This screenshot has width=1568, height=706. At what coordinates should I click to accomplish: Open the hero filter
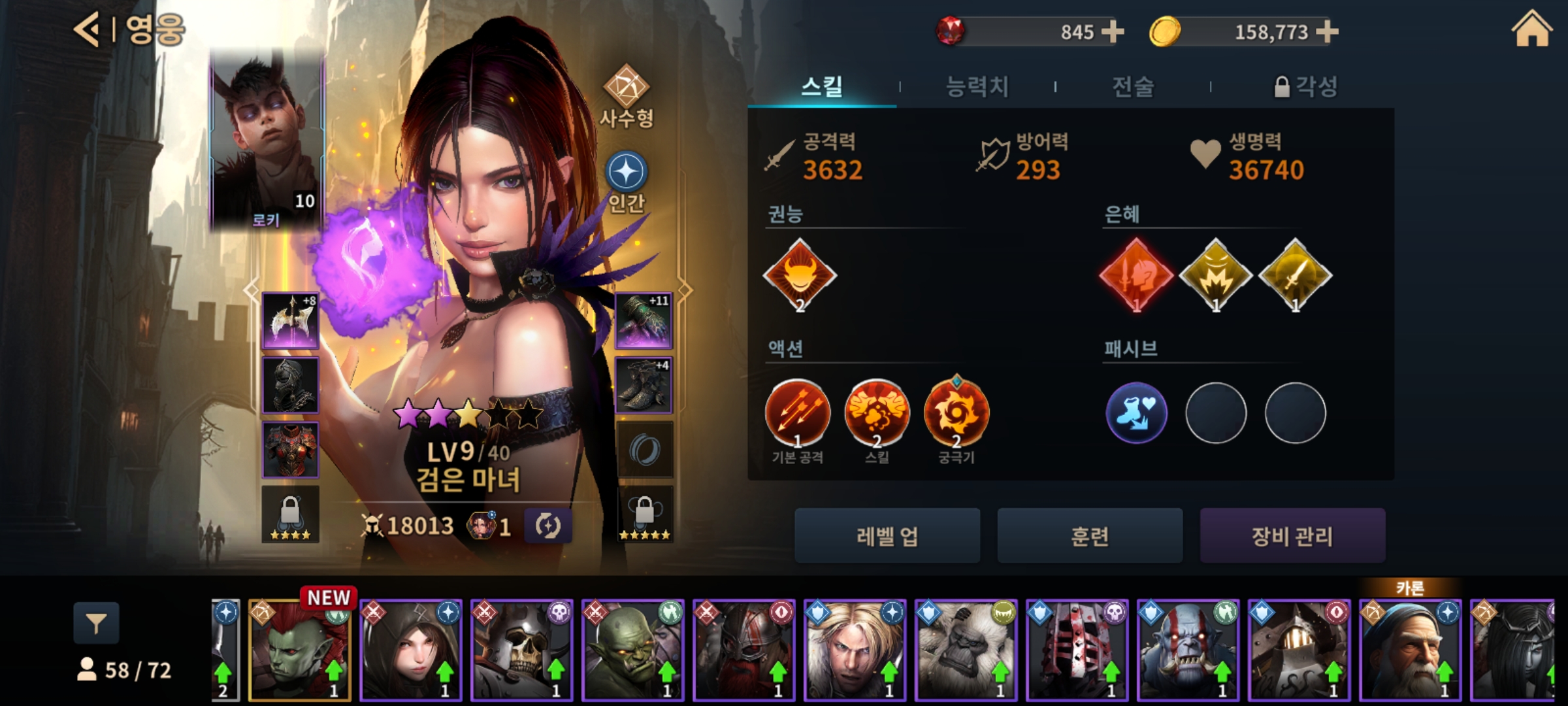tap(96, 624)
